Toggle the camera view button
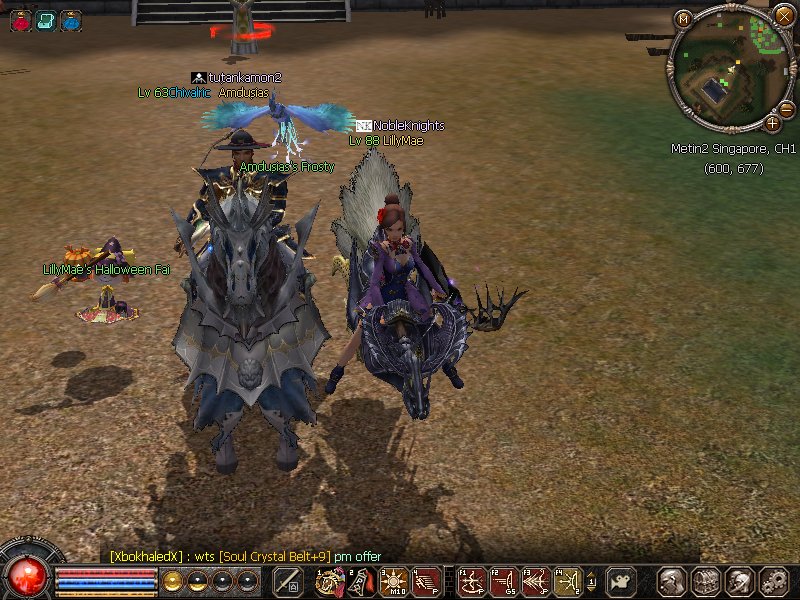 click(x=621, y=581)
